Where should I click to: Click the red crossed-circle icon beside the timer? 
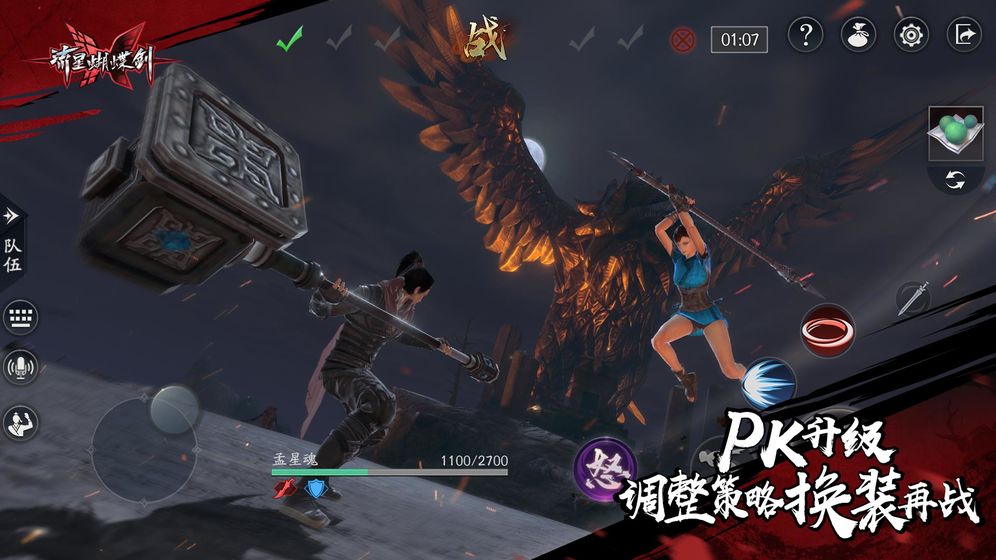(x=684, y=40)
